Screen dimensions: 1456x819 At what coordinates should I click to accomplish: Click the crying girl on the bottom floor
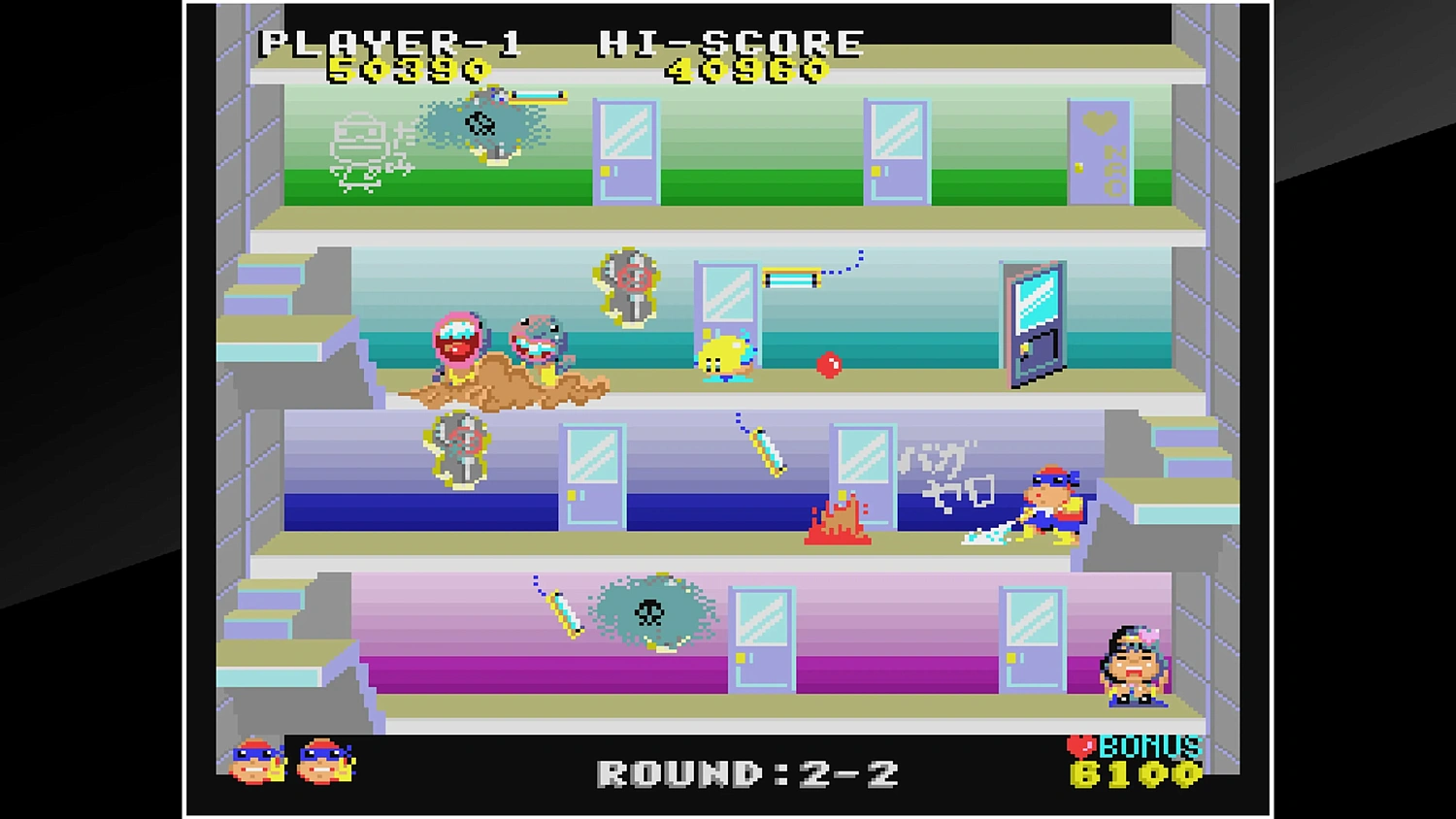(1136, 665)
